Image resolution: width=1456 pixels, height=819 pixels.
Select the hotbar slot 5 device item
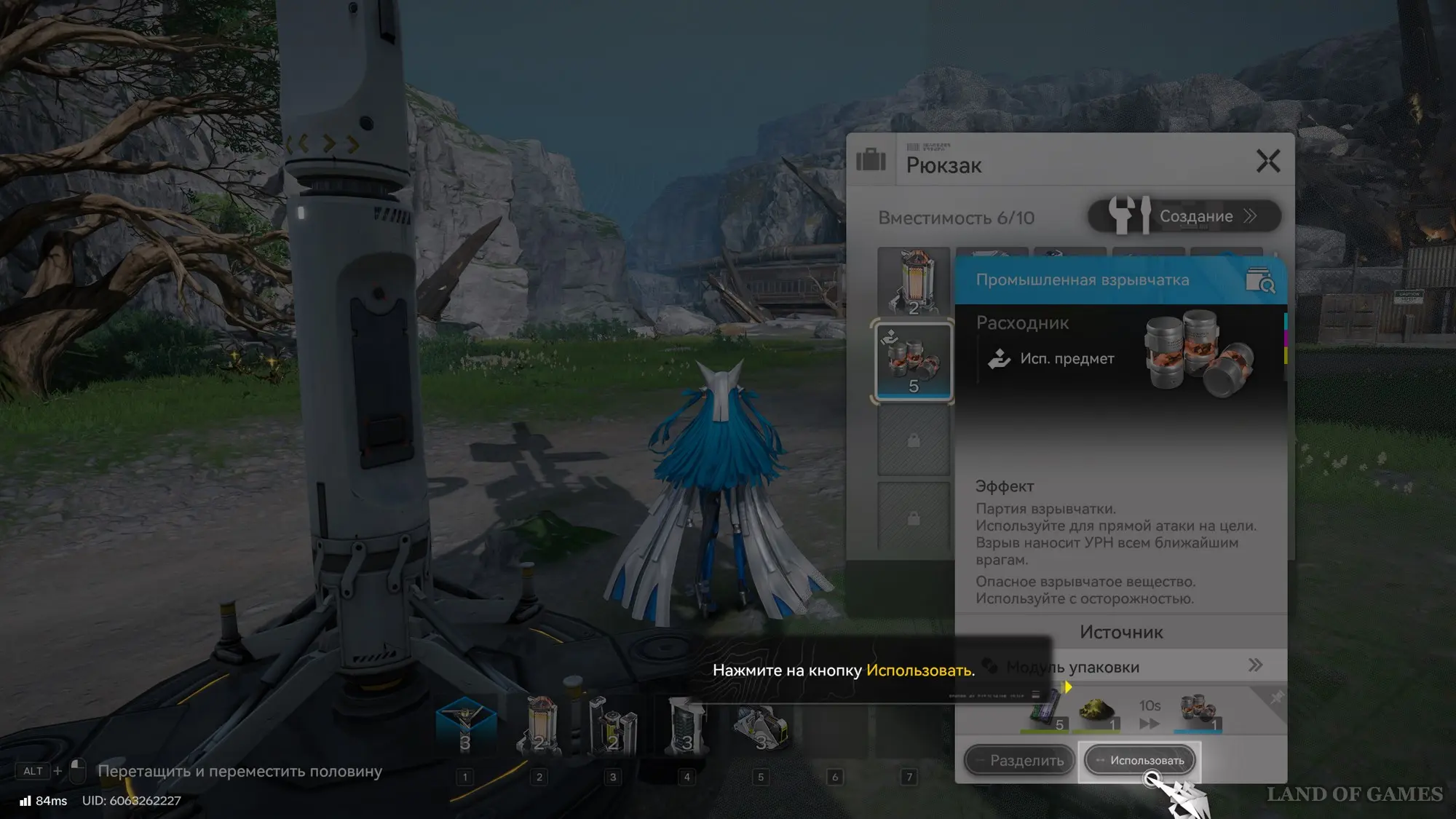(x=761, y=726)
